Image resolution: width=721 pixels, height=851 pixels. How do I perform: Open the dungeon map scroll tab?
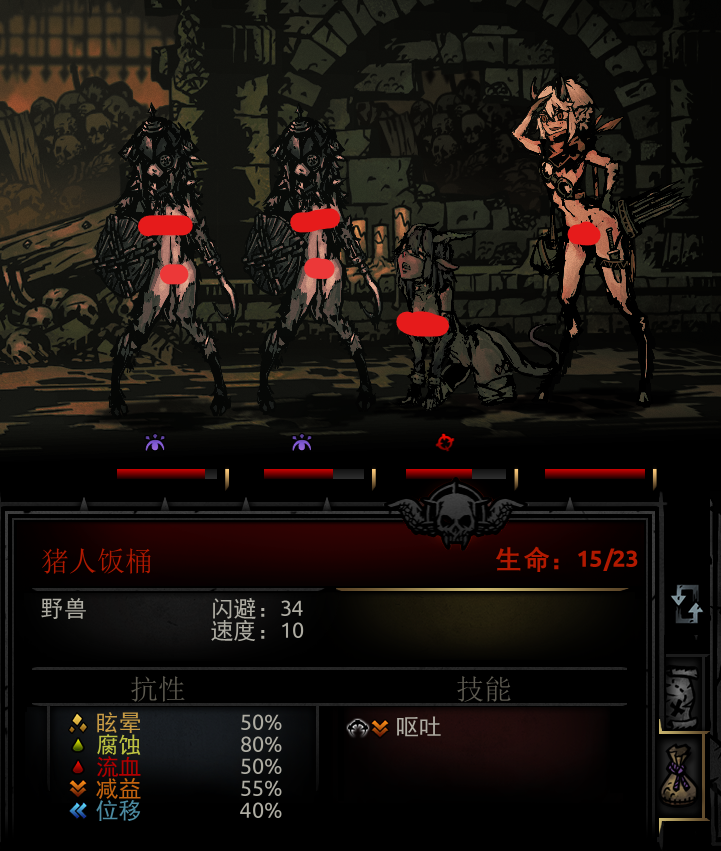(684, 694)
